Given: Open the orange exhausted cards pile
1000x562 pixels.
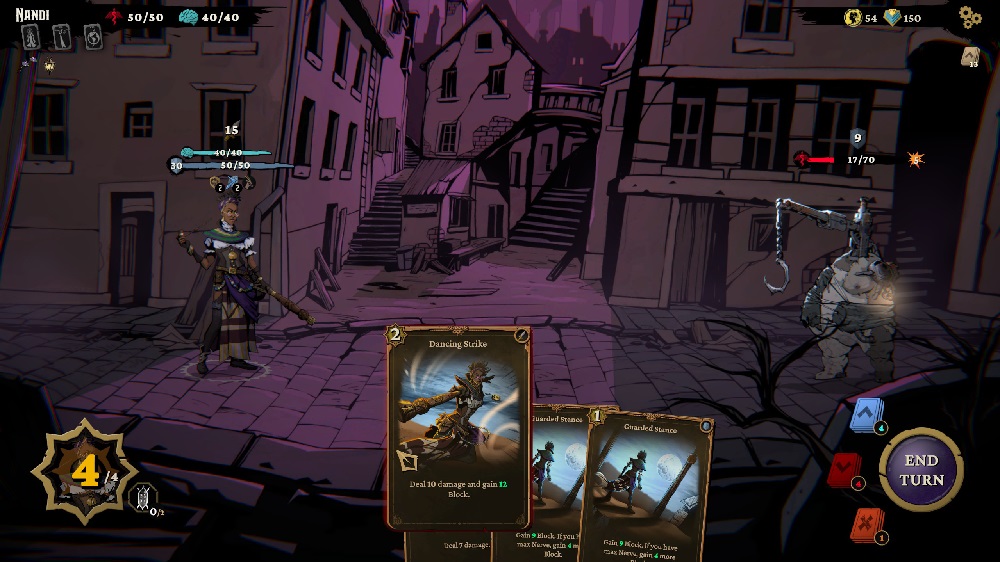Looking at the screenshot, I should [x=865, y=524].
